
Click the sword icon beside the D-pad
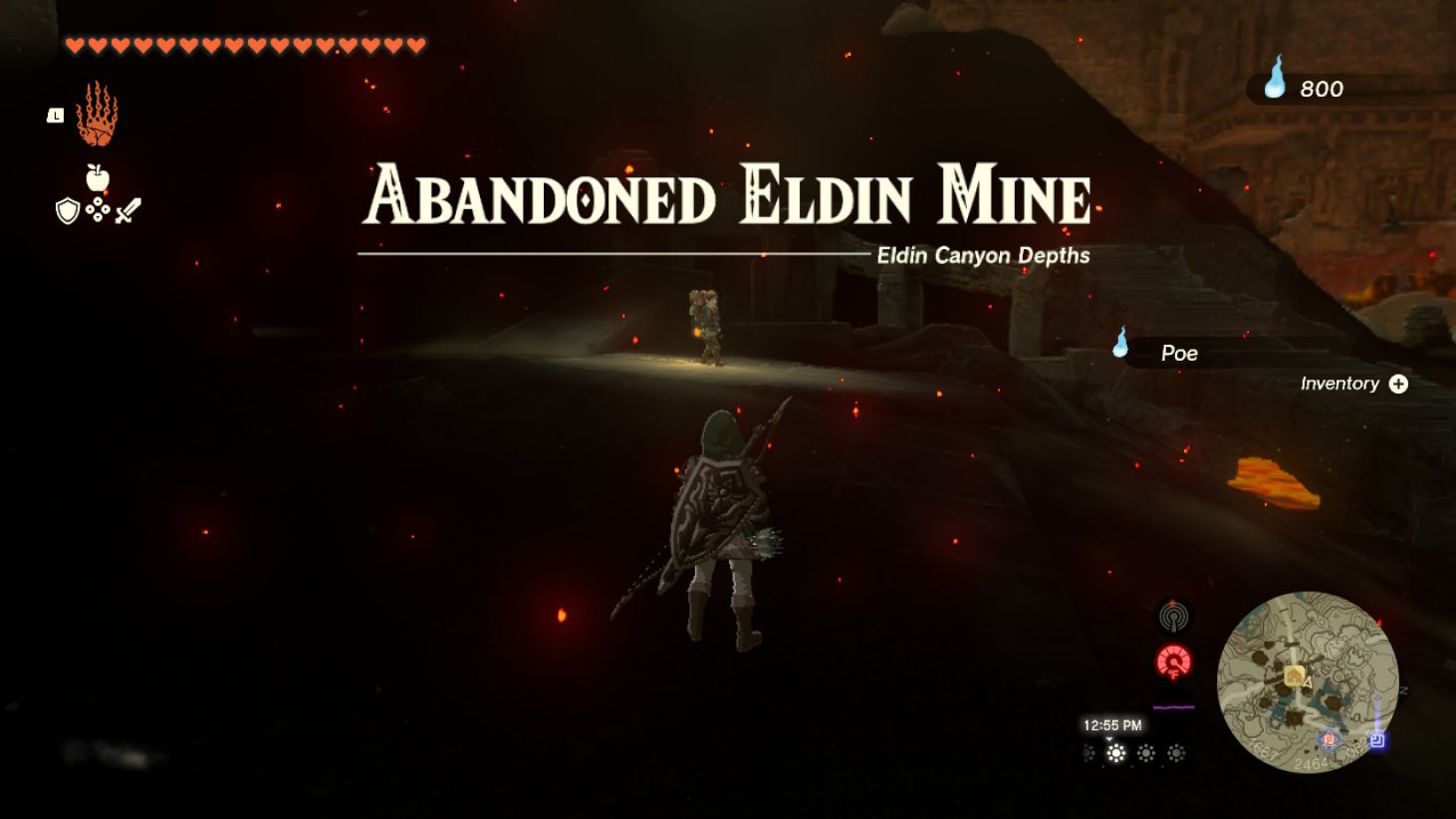pos(127,208)
